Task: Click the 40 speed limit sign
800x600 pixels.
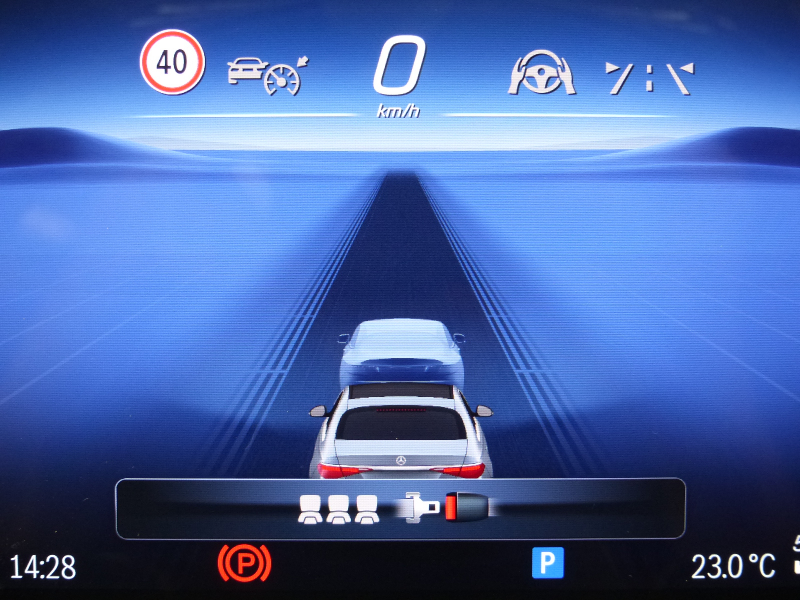Action: 172,62
